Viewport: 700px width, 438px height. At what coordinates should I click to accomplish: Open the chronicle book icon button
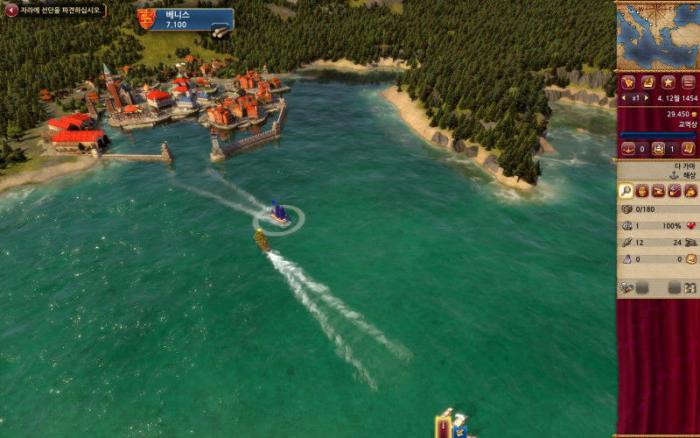tap(647, 82)
